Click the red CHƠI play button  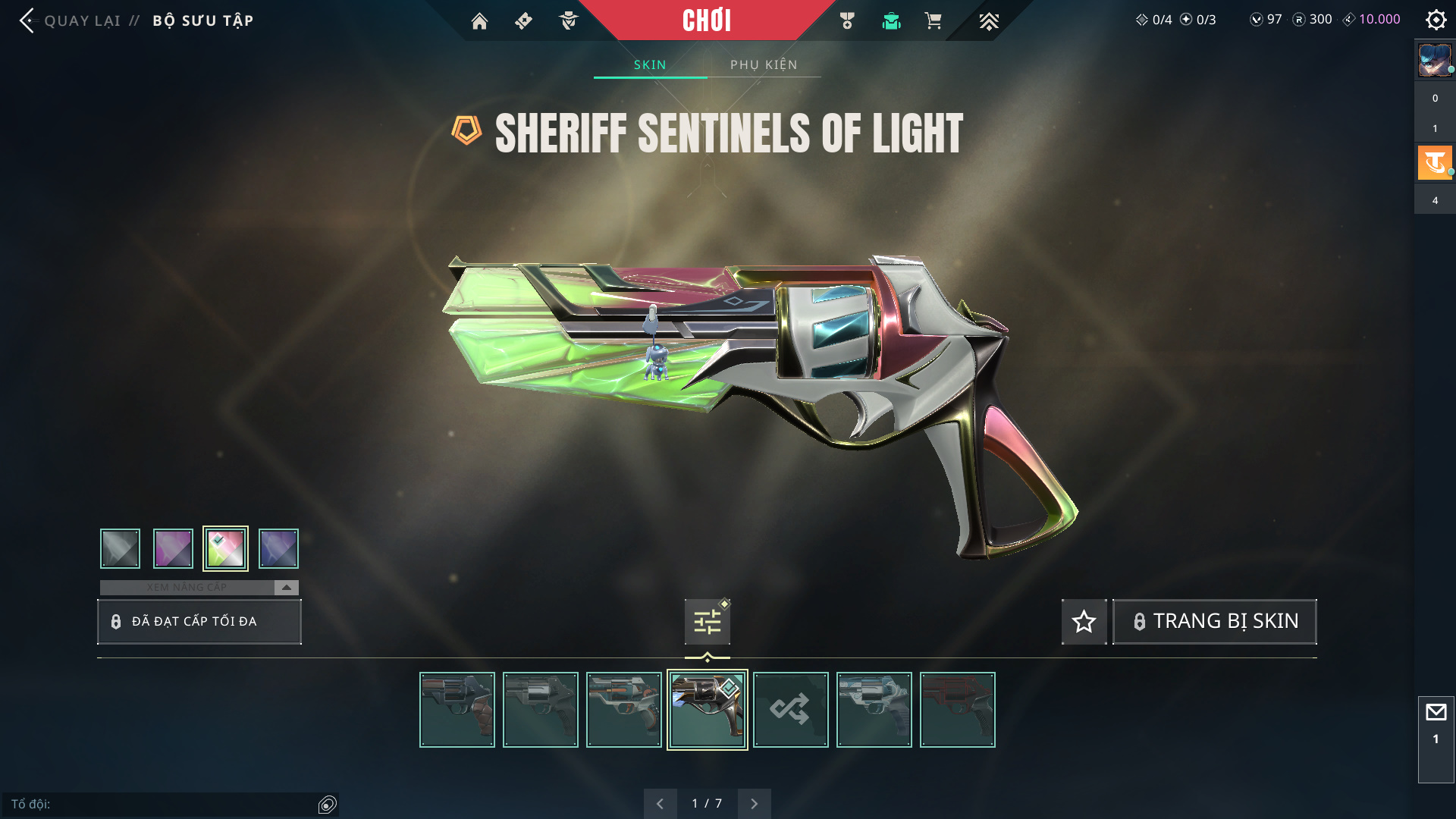click(x=706, y=20)
